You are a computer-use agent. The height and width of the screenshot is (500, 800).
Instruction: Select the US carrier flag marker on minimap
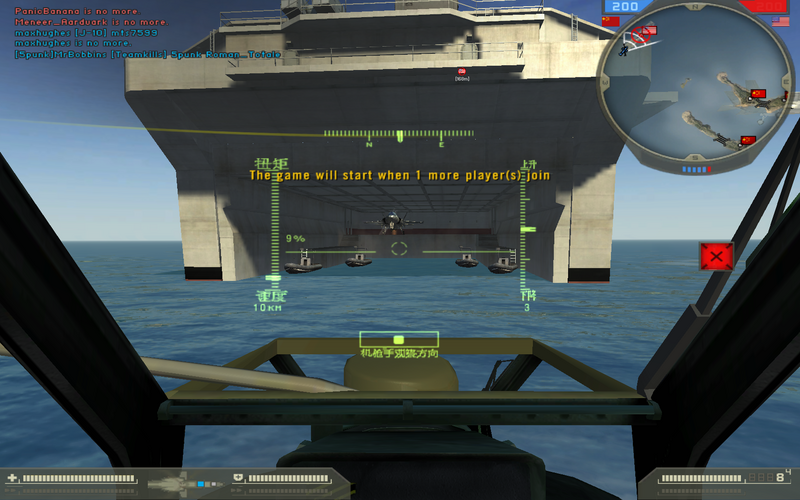click(649, 31)
